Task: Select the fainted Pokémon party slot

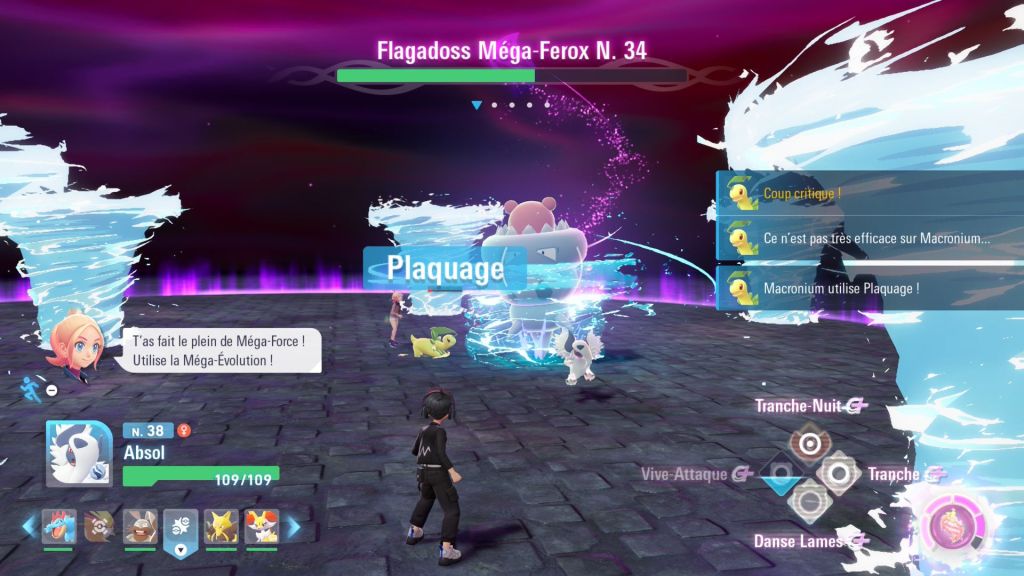Action: [x=99, y=526]
